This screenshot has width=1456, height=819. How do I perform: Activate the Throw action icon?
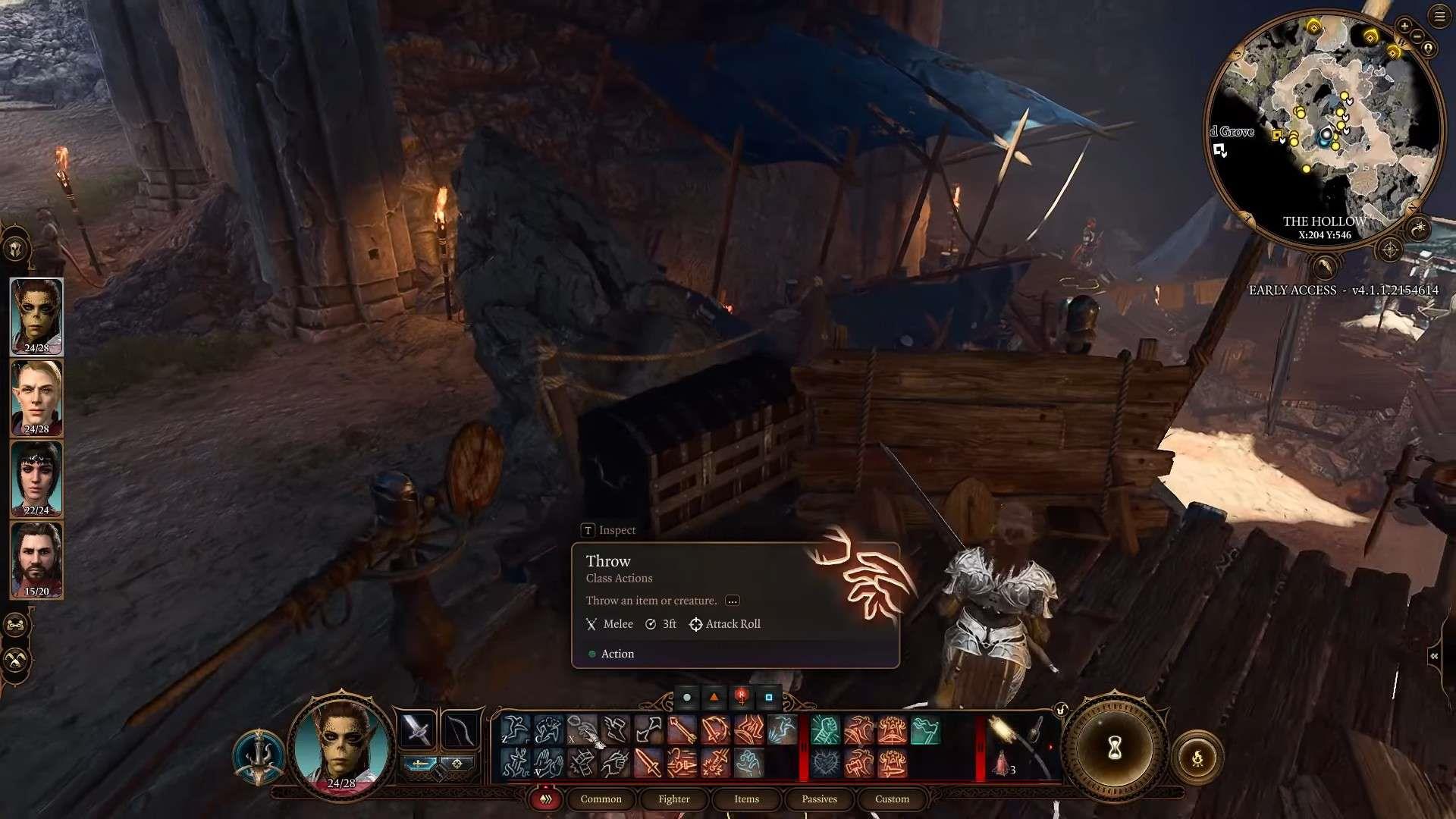[582, 730]
